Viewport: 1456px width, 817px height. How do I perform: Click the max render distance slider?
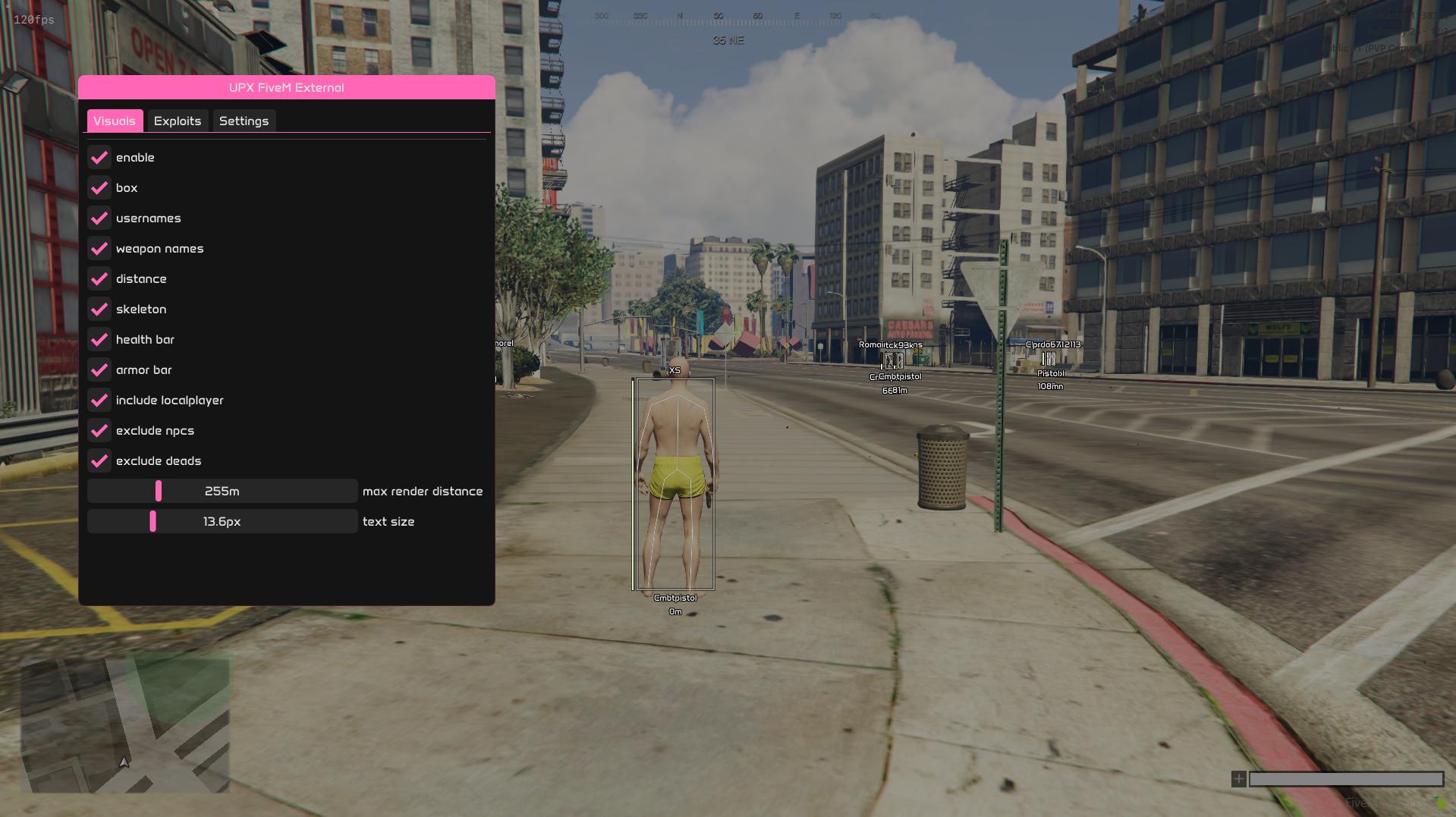coord(222,492)
